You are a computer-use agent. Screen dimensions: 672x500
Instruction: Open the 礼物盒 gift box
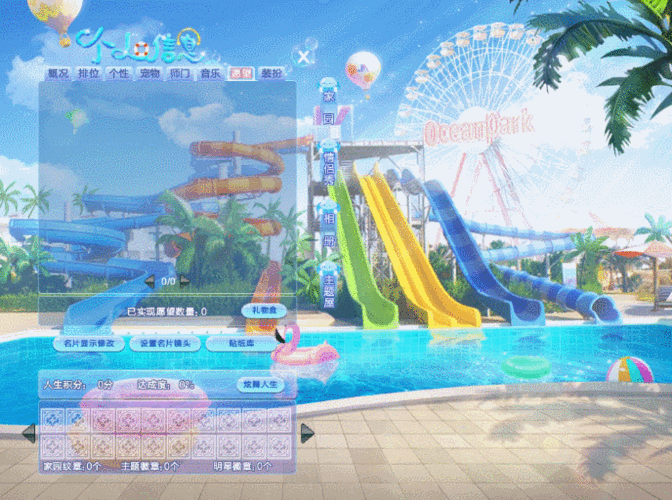pyautogui.click(x=263, y=311)
